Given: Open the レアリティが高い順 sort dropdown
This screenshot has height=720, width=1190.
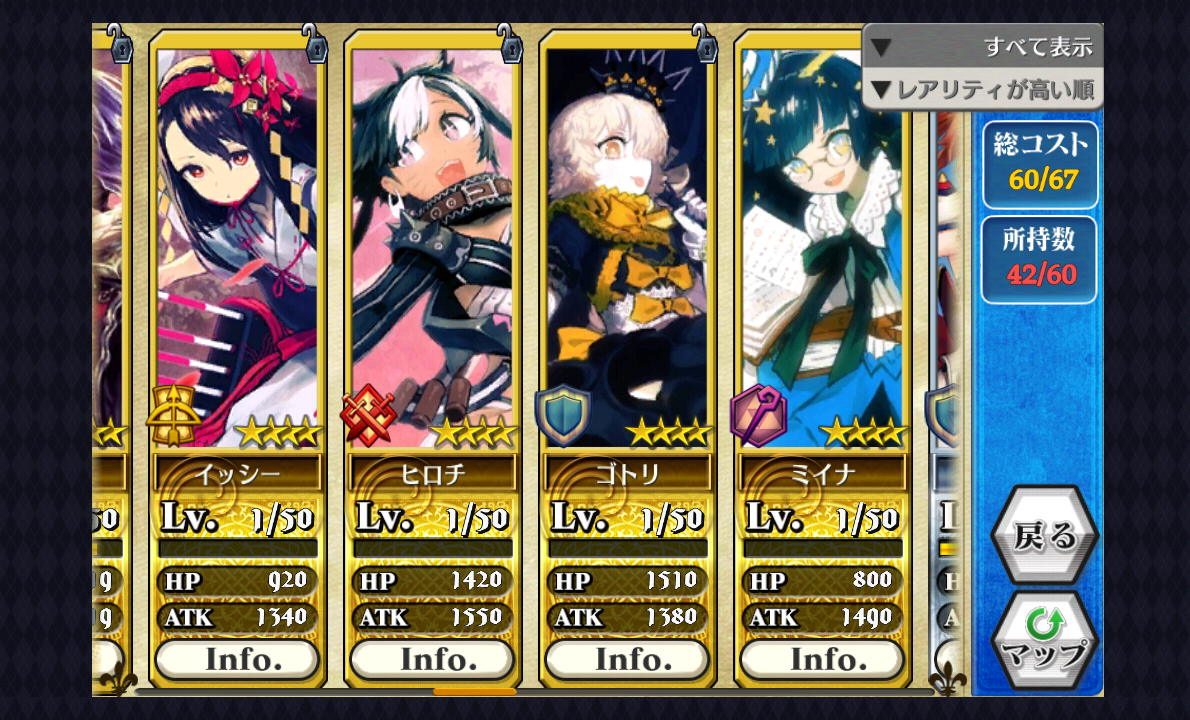Looking at the screenshot, I should tap(982, 90).
